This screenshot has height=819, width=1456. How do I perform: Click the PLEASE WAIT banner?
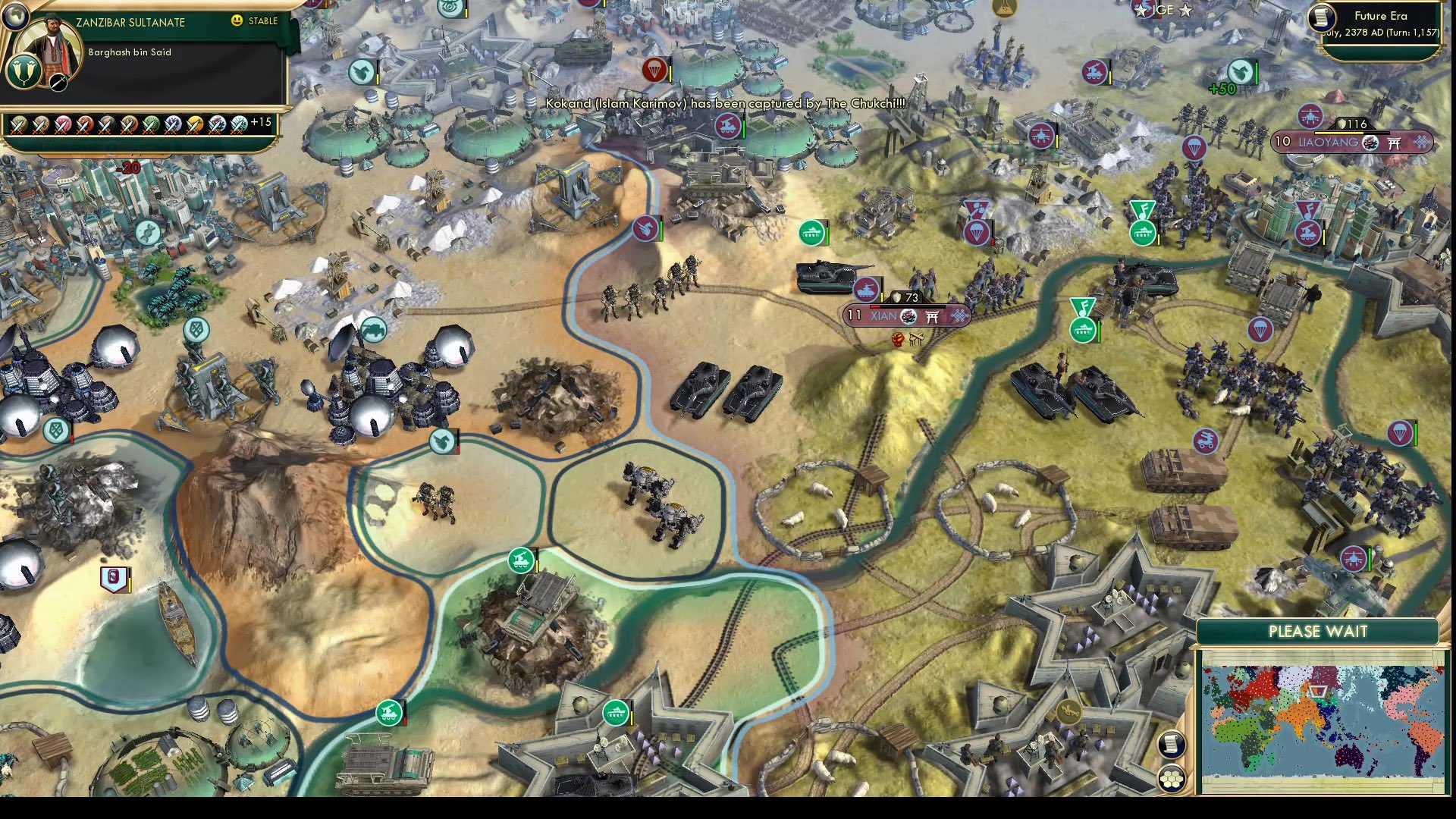point(1316,632)
